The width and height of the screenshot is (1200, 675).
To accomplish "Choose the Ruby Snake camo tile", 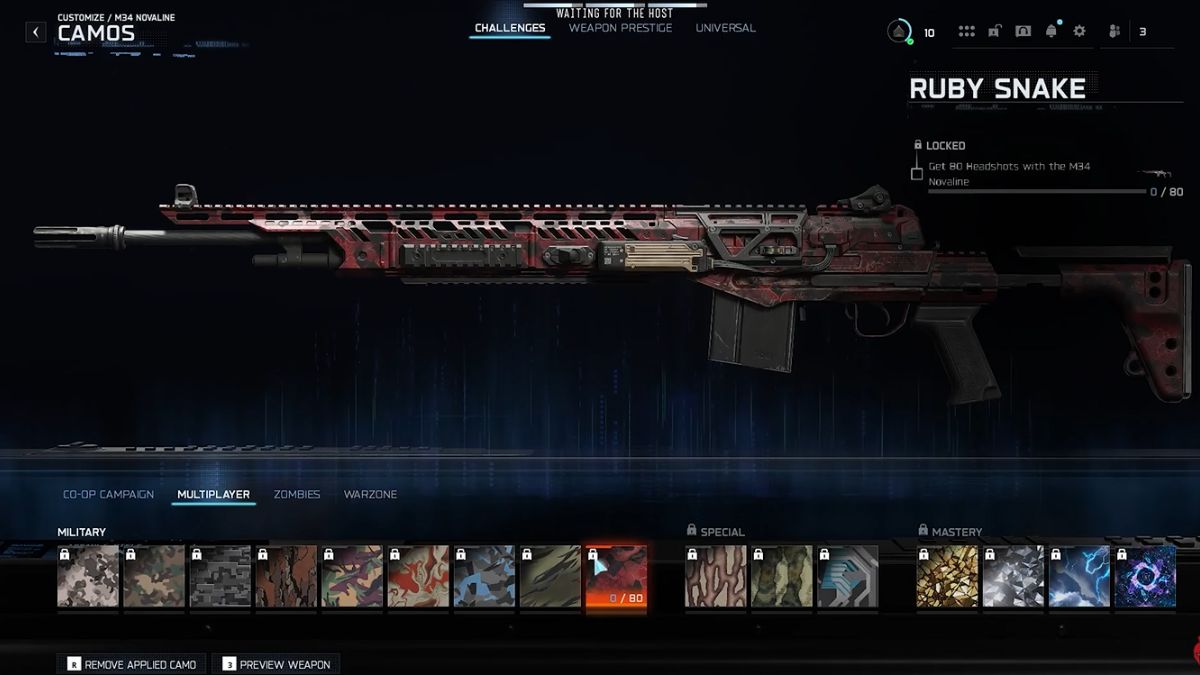I will tap(615, 576).
